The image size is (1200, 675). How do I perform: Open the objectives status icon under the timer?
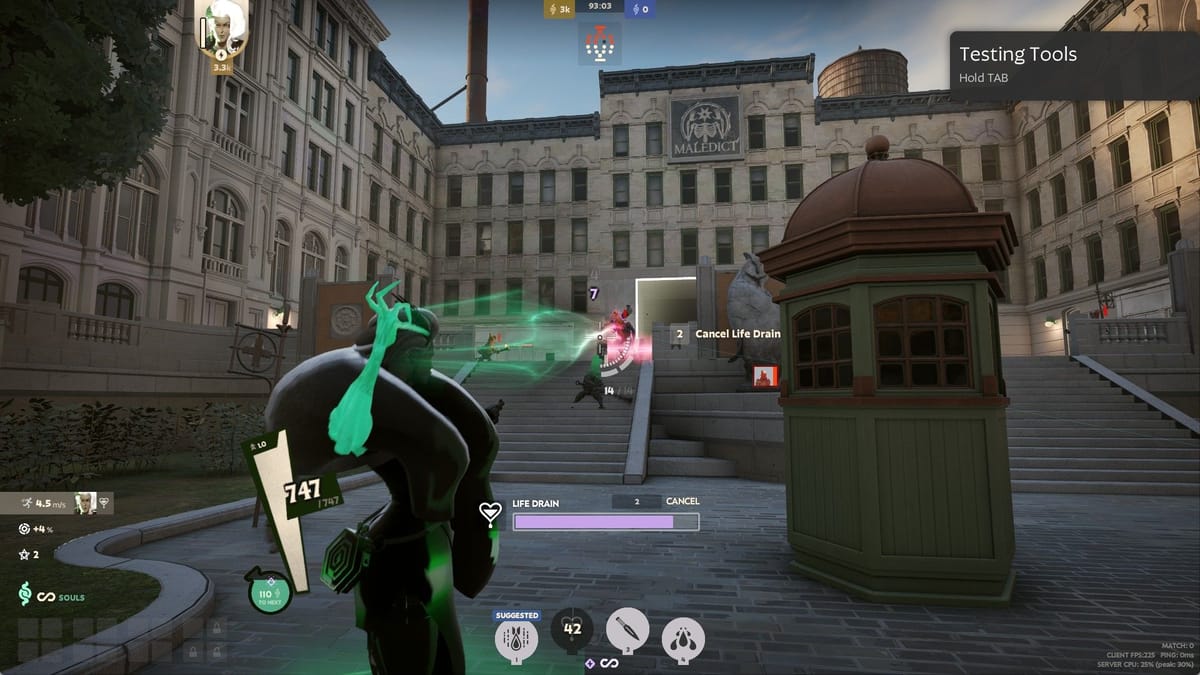coord(600,43)
